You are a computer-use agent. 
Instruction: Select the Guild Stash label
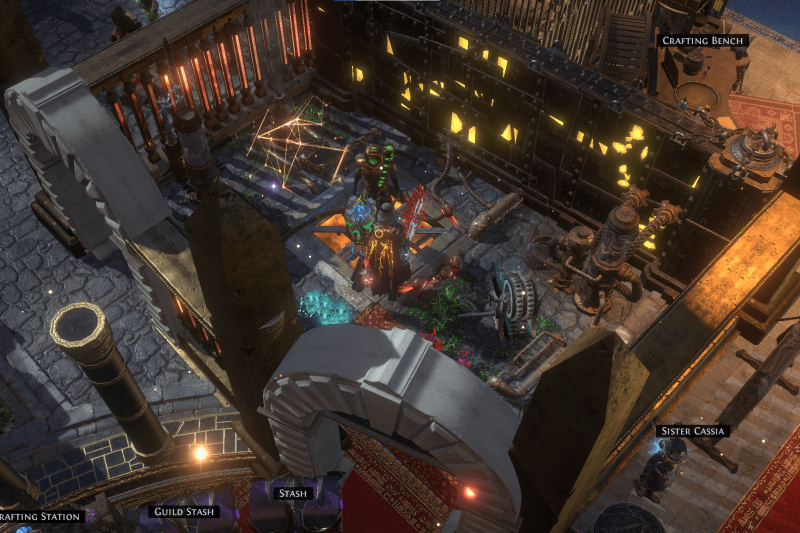pyautogui.click(x=183, y=512)
